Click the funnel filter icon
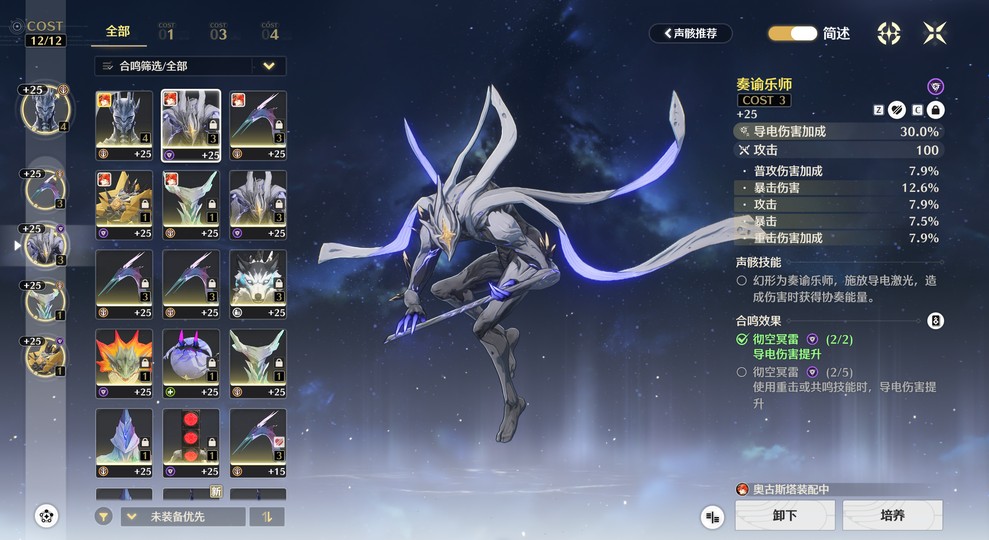 [104, 516]
